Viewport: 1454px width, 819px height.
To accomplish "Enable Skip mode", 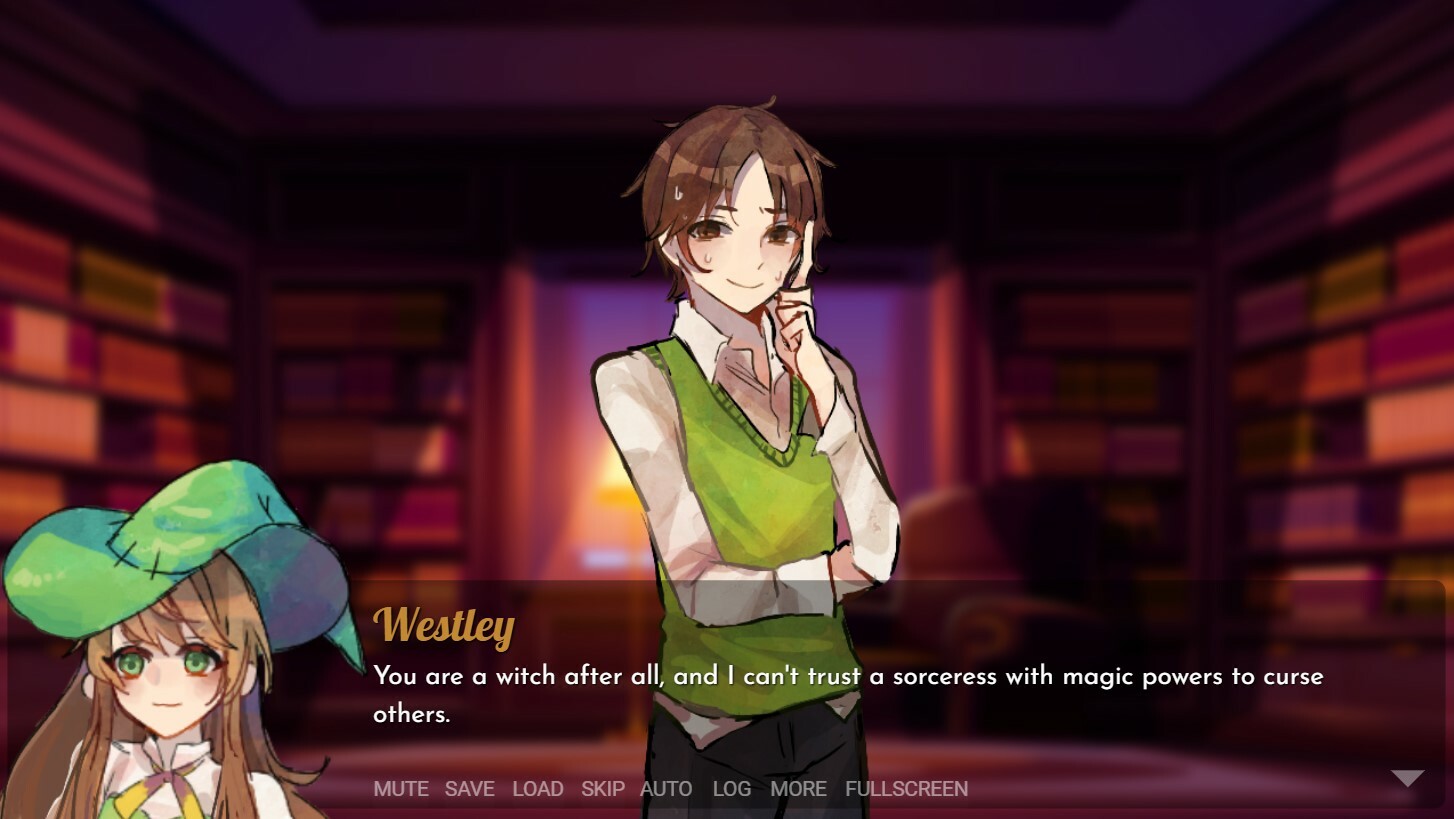I will click(602, 789).
